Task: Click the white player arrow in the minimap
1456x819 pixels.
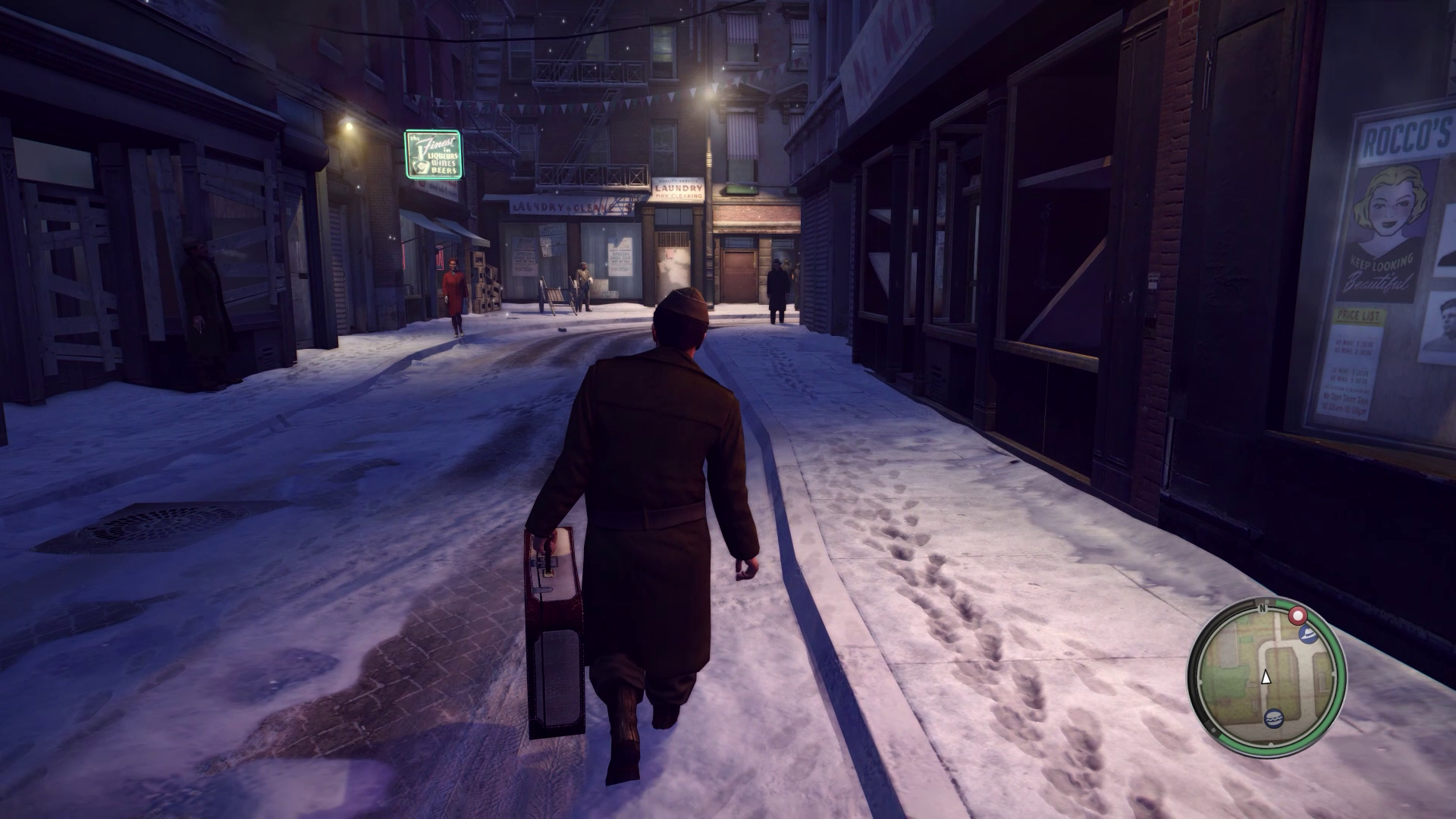Action: click(x=1266, y=678)
